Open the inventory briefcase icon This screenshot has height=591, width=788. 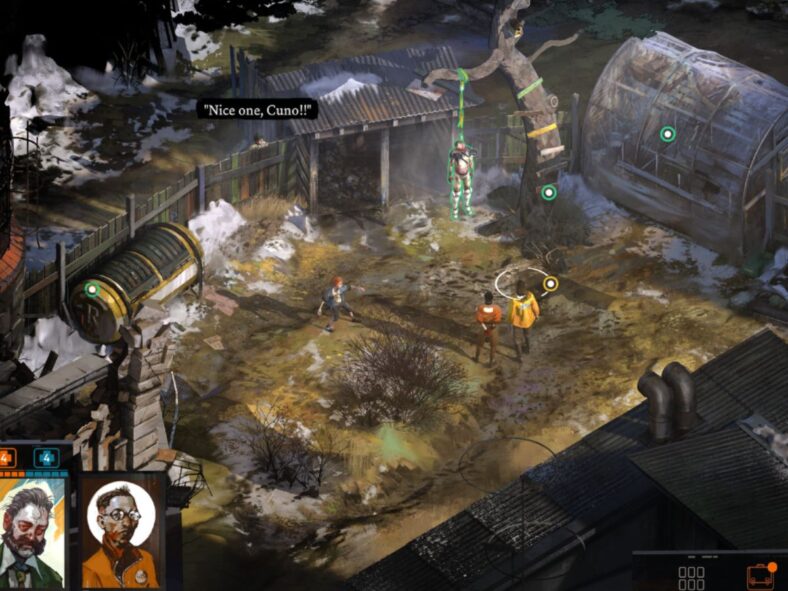pos(760,576)
